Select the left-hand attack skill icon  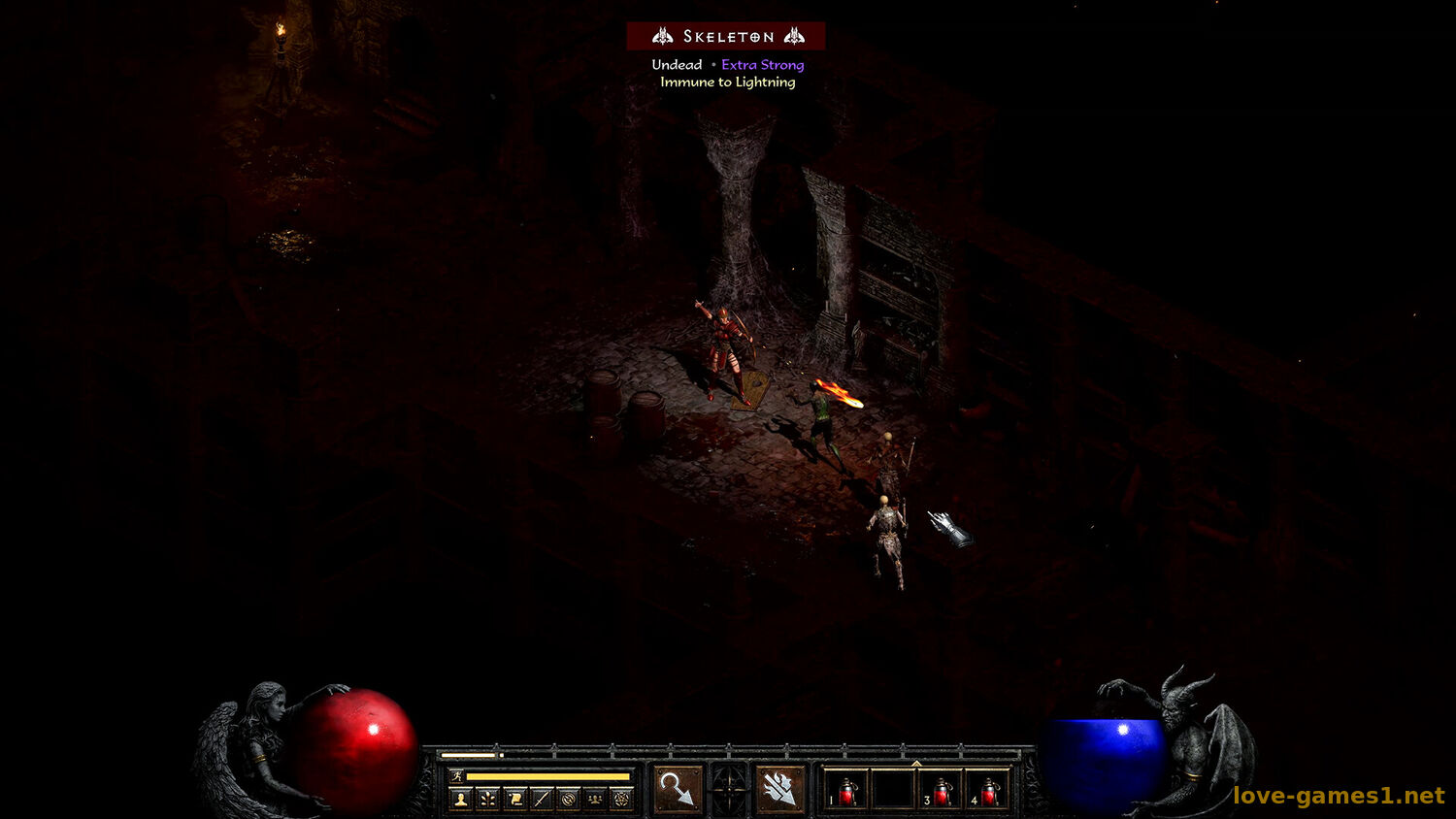coord(677,789)
